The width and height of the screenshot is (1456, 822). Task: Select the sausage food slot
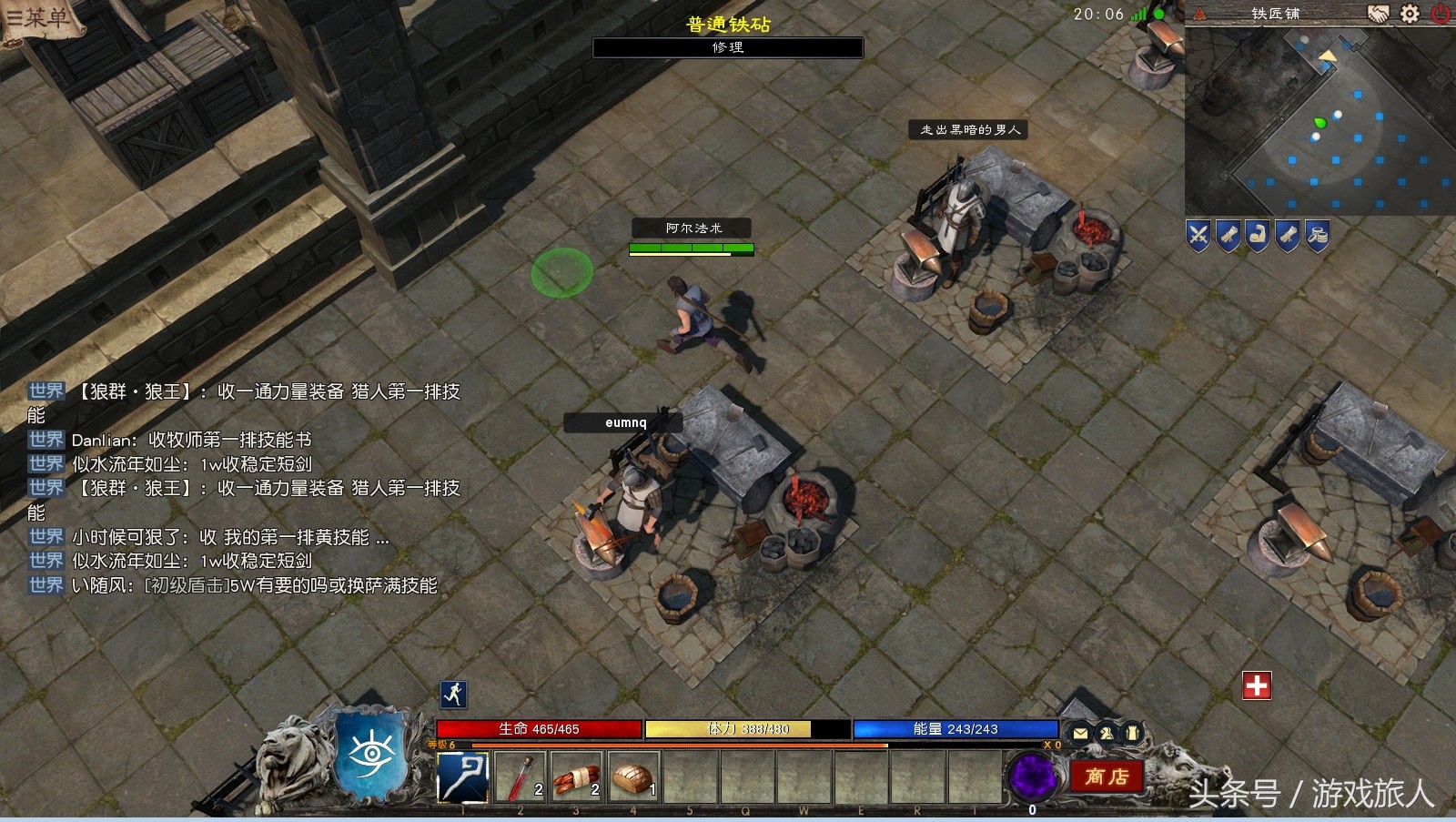(x=577, y=776)
